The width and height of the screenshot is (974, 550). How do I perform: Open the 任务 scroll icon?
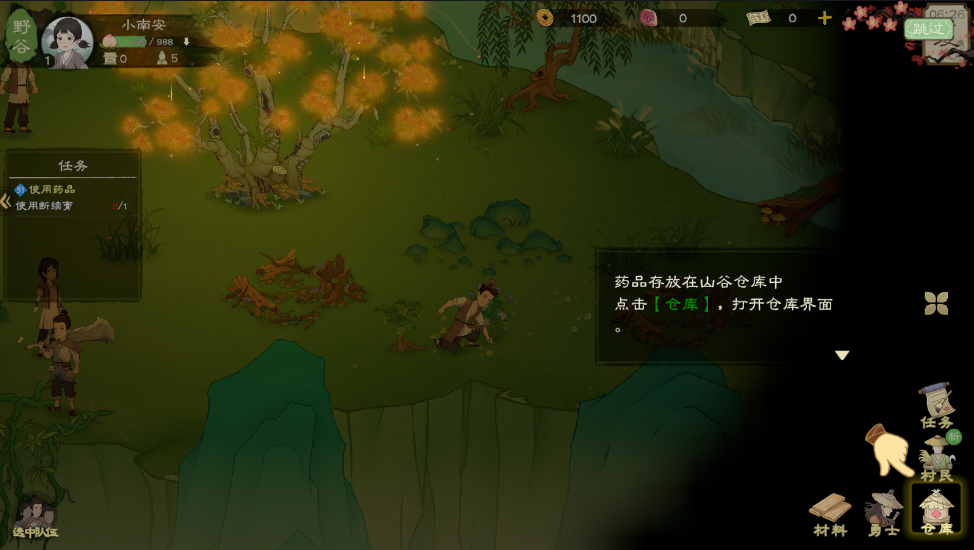[x=936, y=405]
